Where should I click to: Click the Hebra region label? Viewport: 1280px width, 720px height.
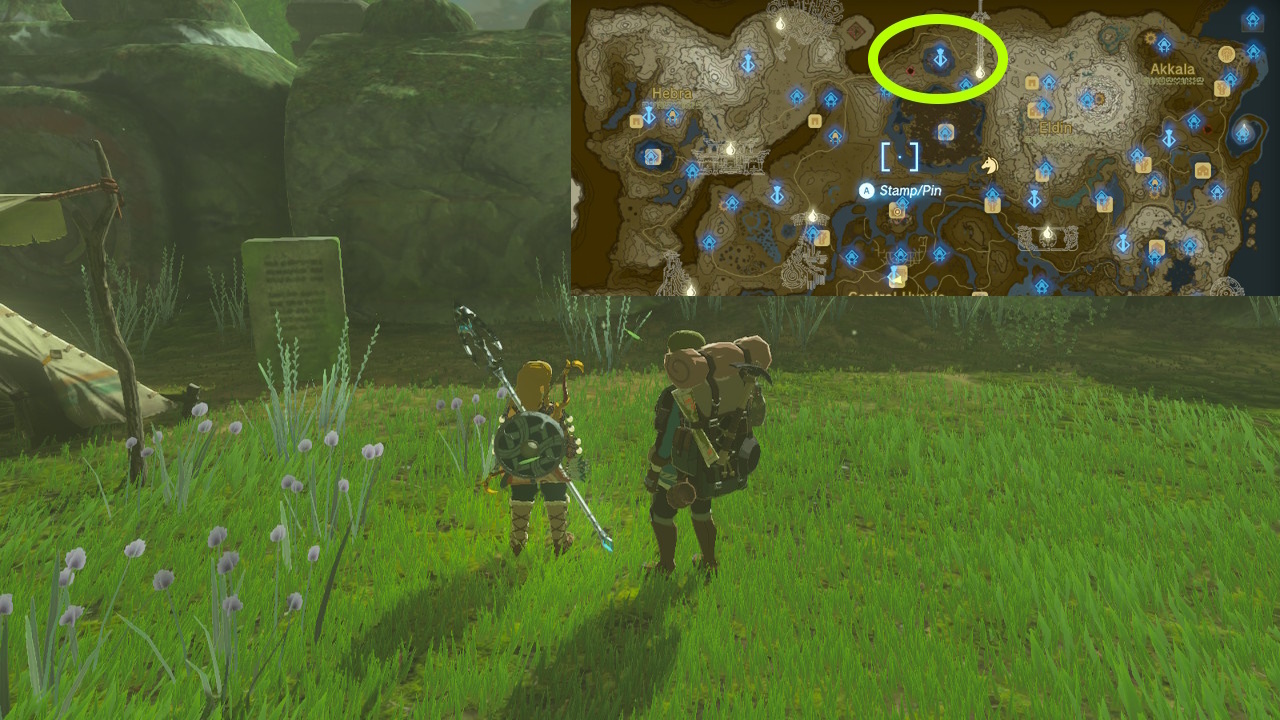pyautogui.click(x=672, y=93)
